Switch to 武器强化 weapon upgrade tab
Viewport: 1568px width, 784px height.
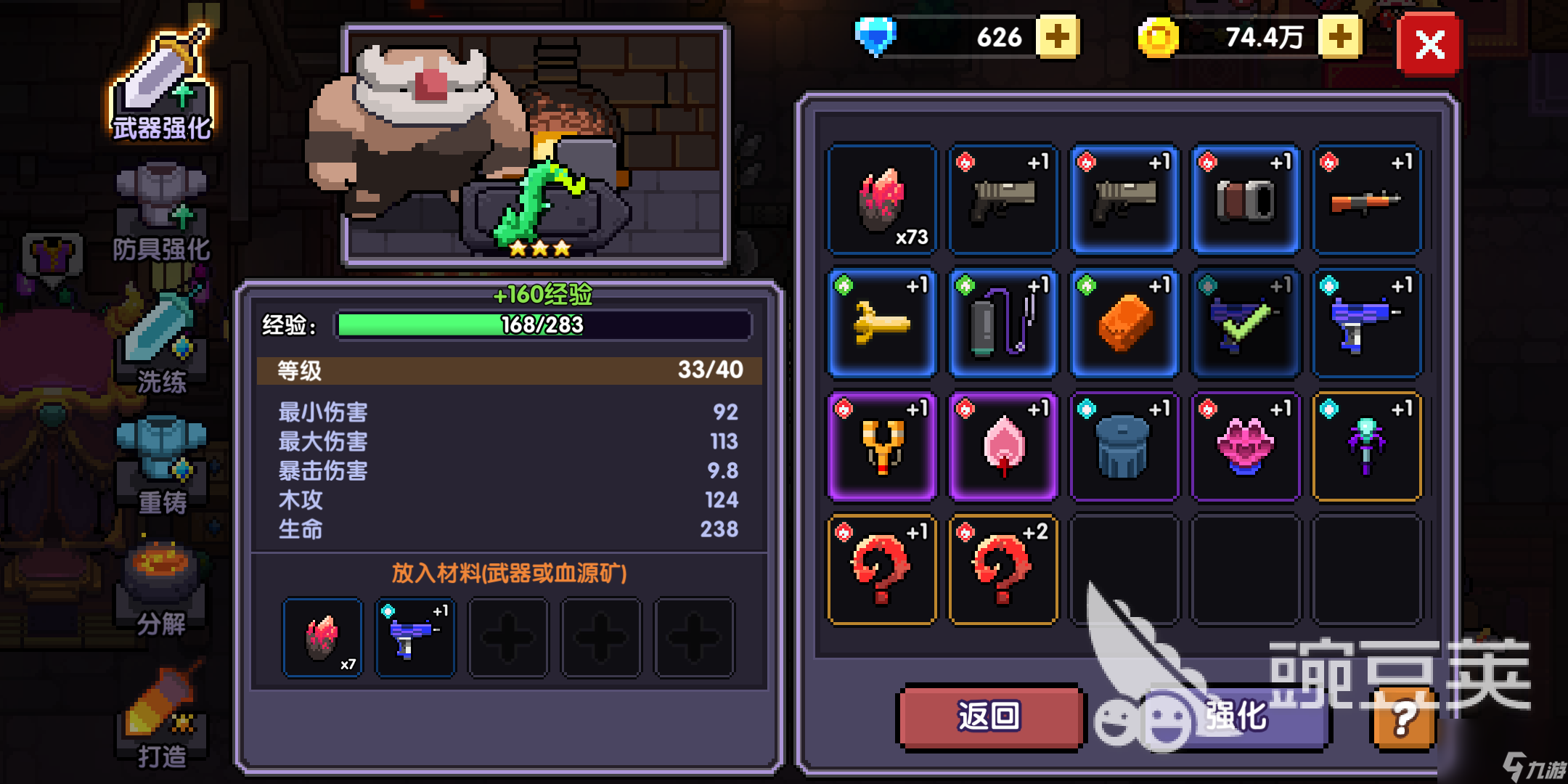(x=162, y=87)
